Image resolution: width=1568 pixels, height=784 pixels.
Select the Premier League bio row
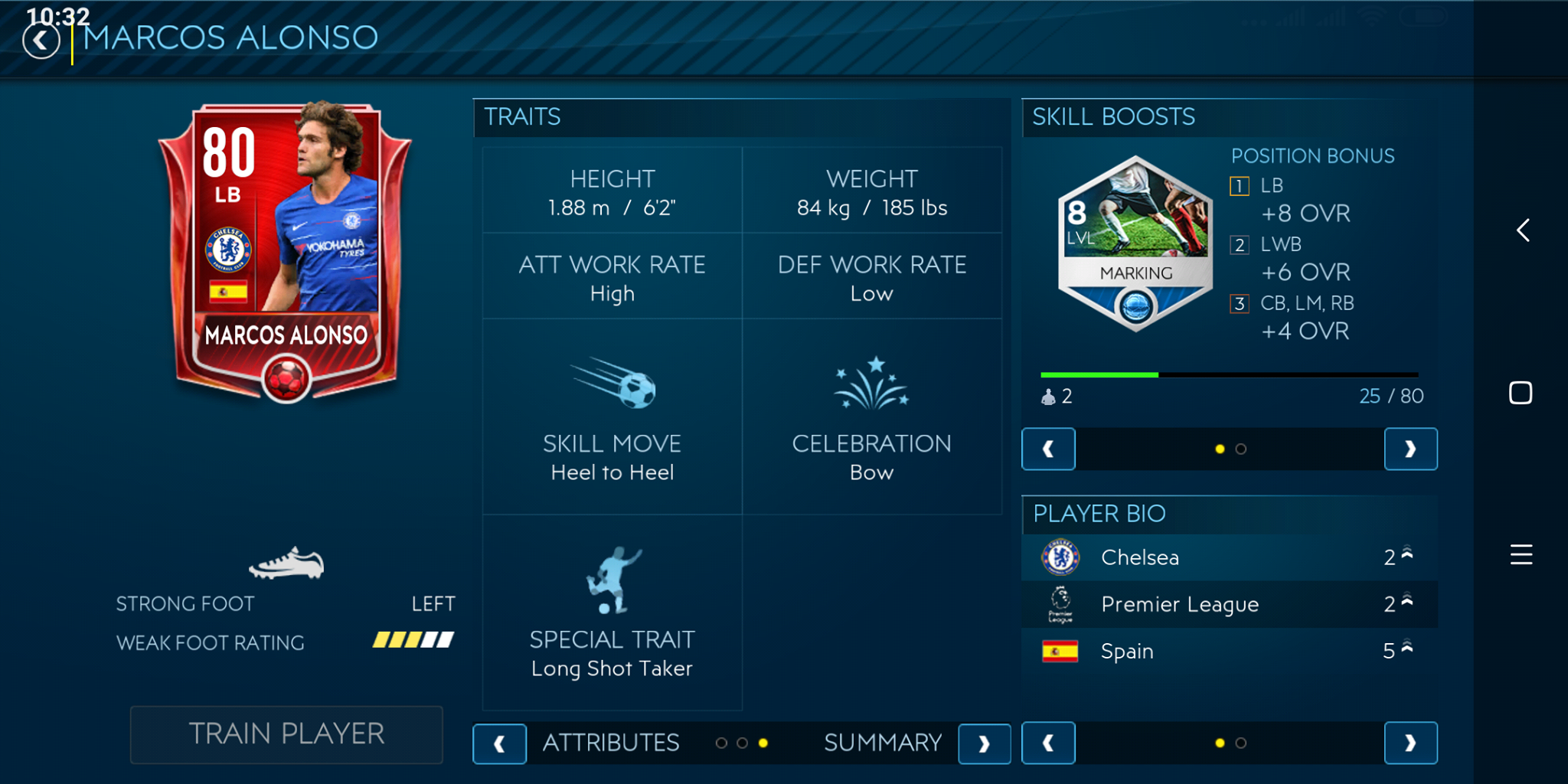[1229, 605]
